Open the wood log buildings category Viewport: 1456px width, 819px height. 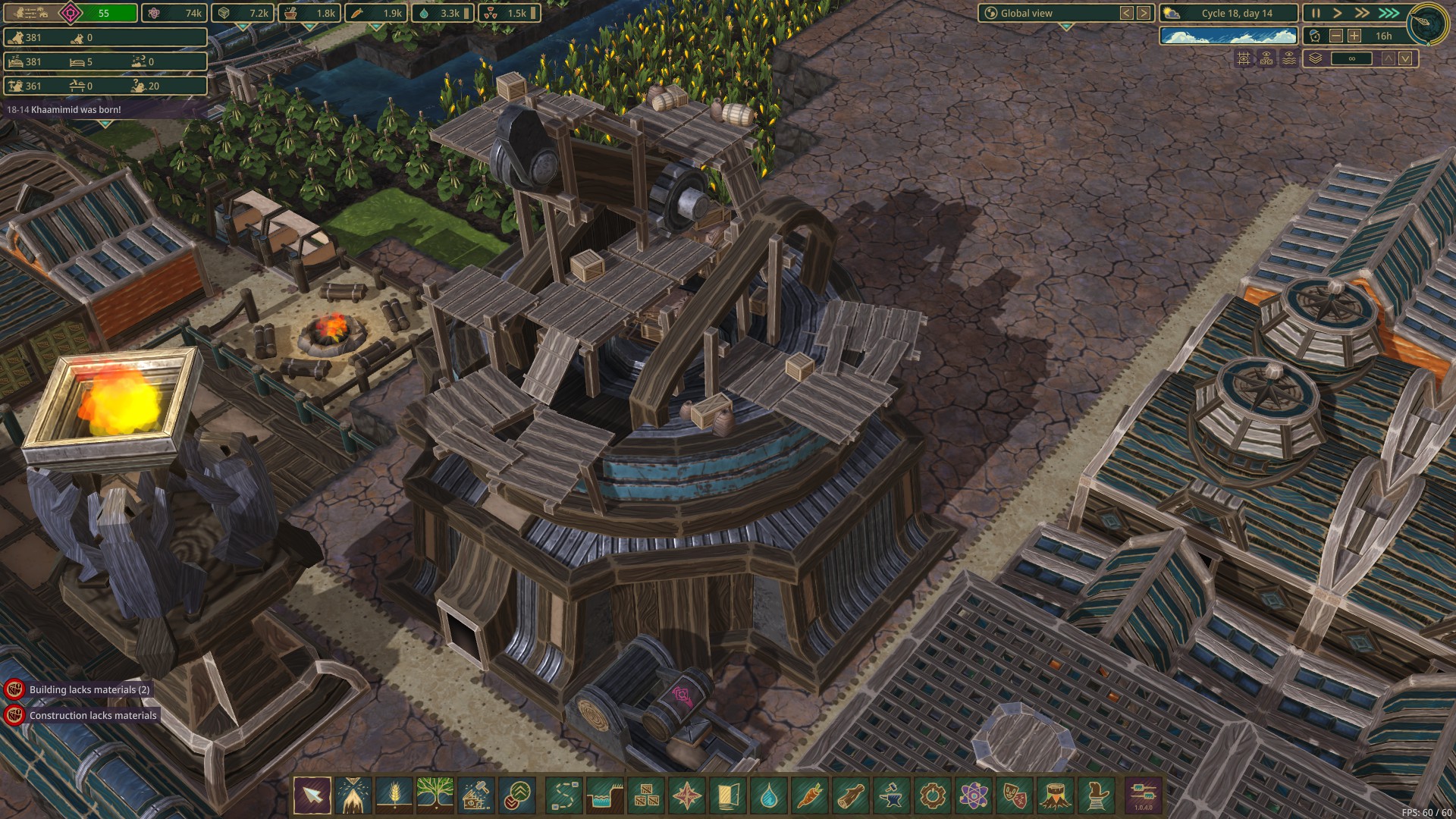click(x=850, y=795)
